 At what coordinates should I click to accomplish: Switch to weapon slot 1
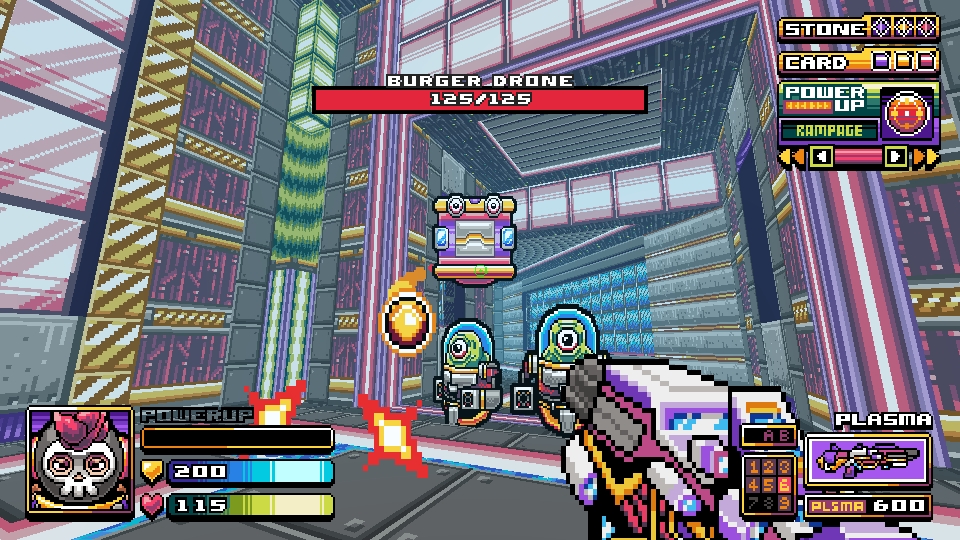[754, 467]
